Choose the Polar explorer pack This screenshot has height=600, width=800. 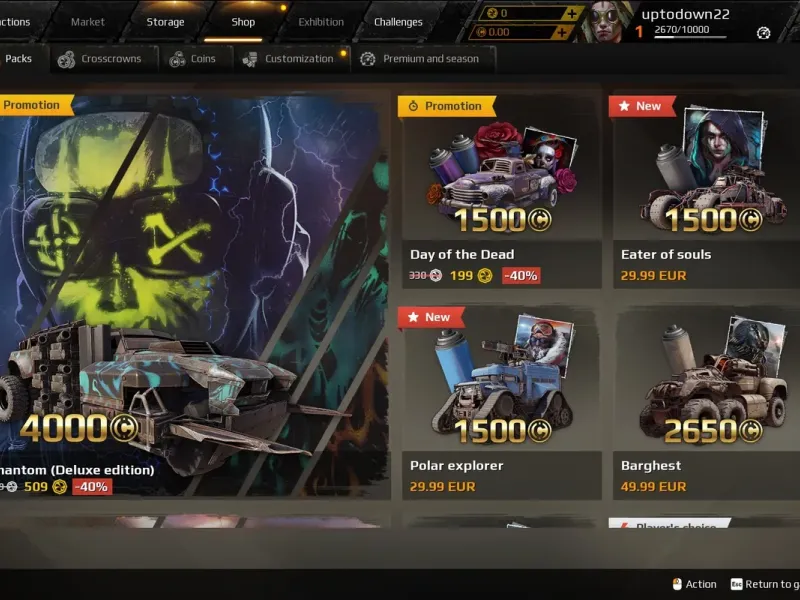pyautogui.click(x=501, y=402)
